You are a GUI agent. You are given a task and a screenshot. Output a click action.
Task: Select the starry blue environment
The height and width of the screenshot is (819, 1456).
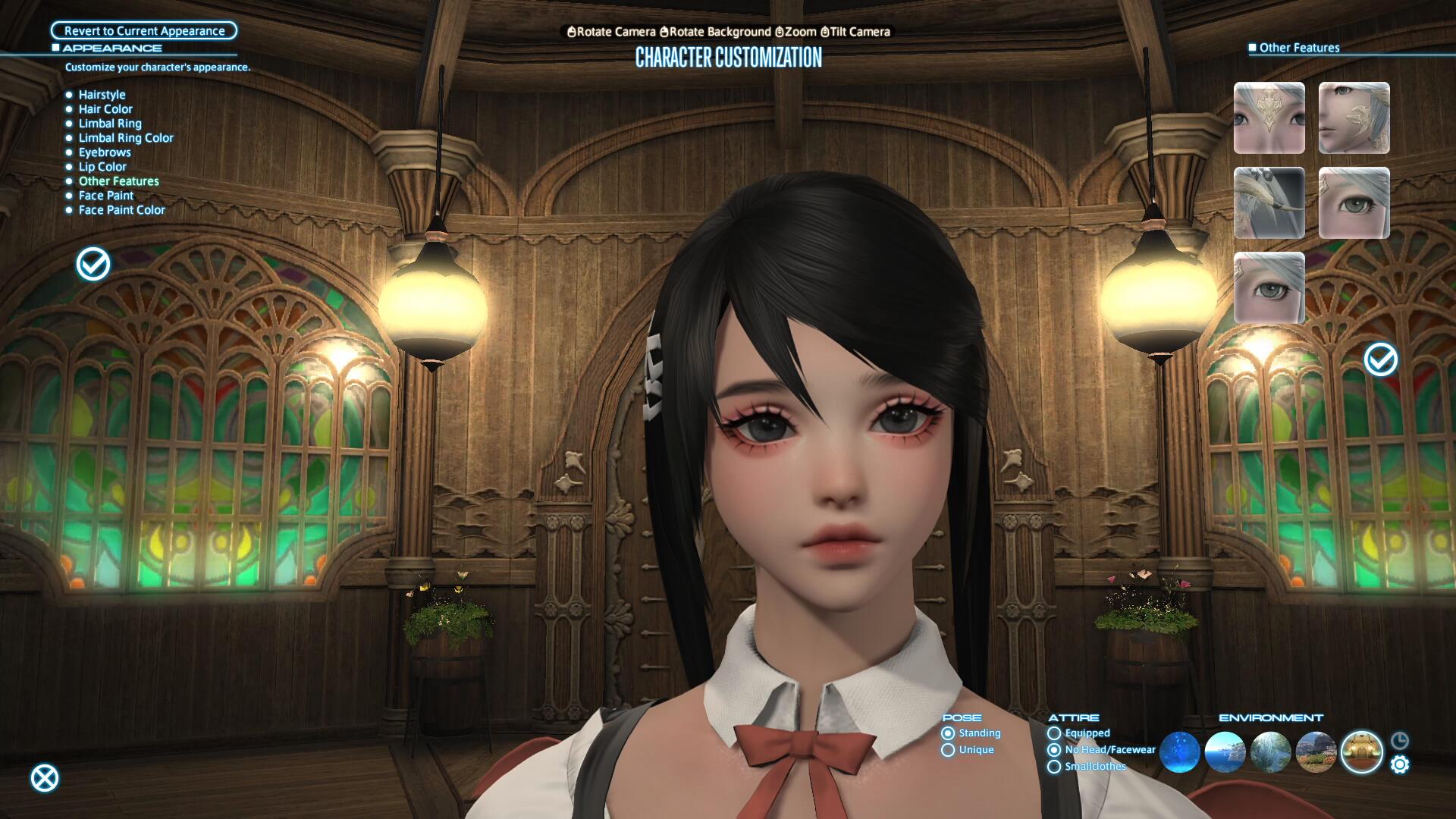1179,752
